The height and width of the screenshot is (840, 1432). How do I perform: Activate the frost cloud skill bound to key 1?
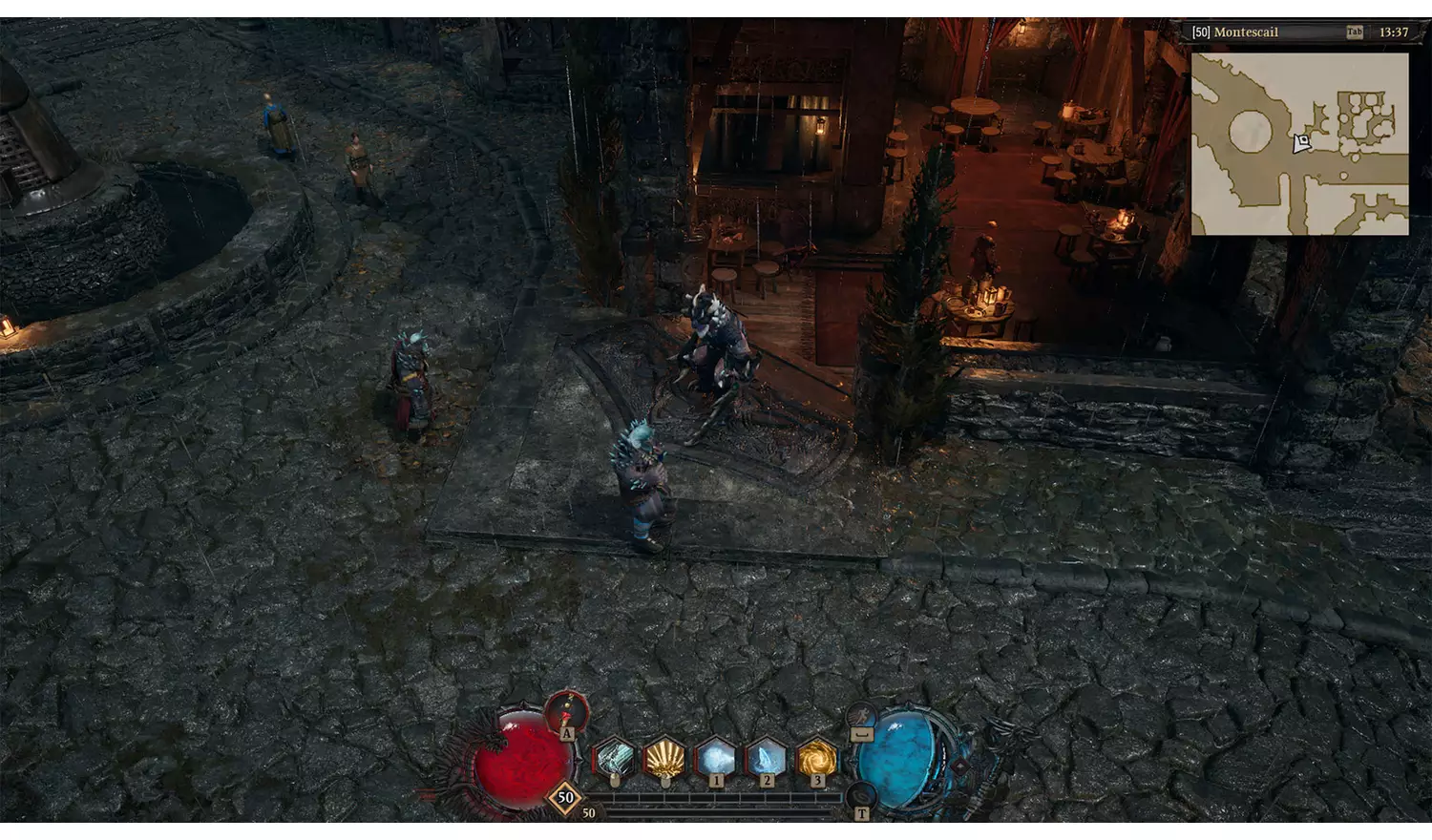[716, 759]
